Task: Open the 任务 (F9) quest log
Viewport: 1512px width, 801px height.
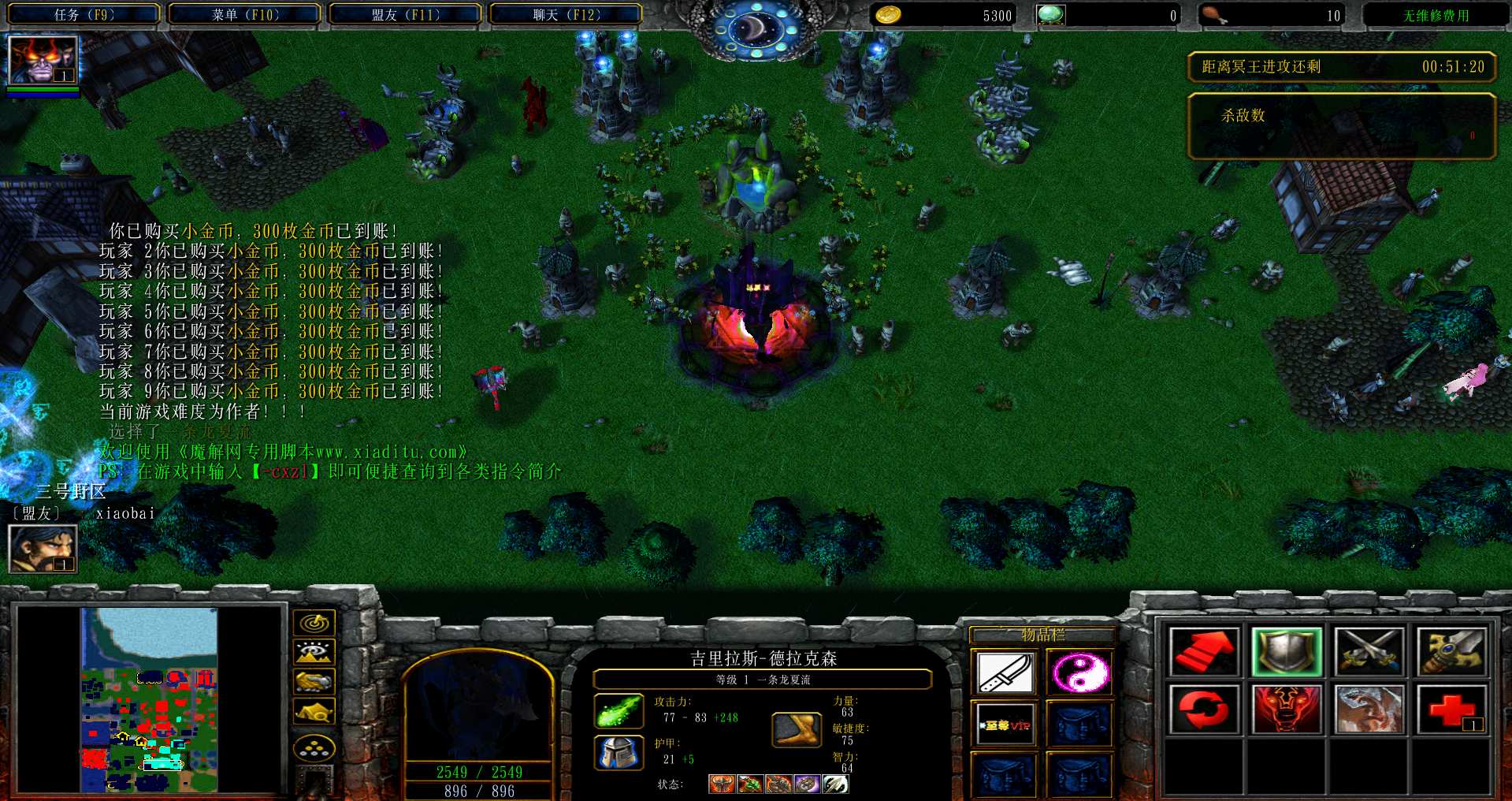Action: pyautogui.click(x=84, y=14)
